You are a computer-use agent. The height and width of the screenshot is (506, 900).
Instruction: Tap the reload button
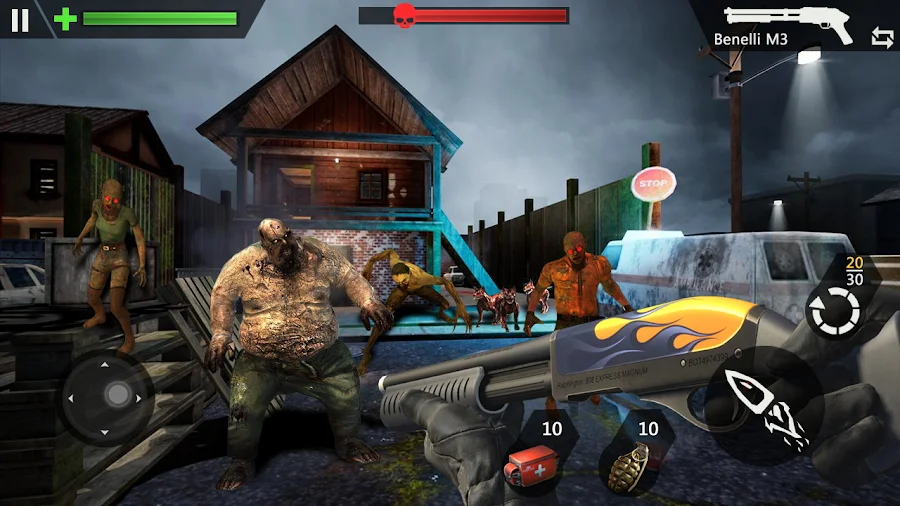click(x=834, y=312)
